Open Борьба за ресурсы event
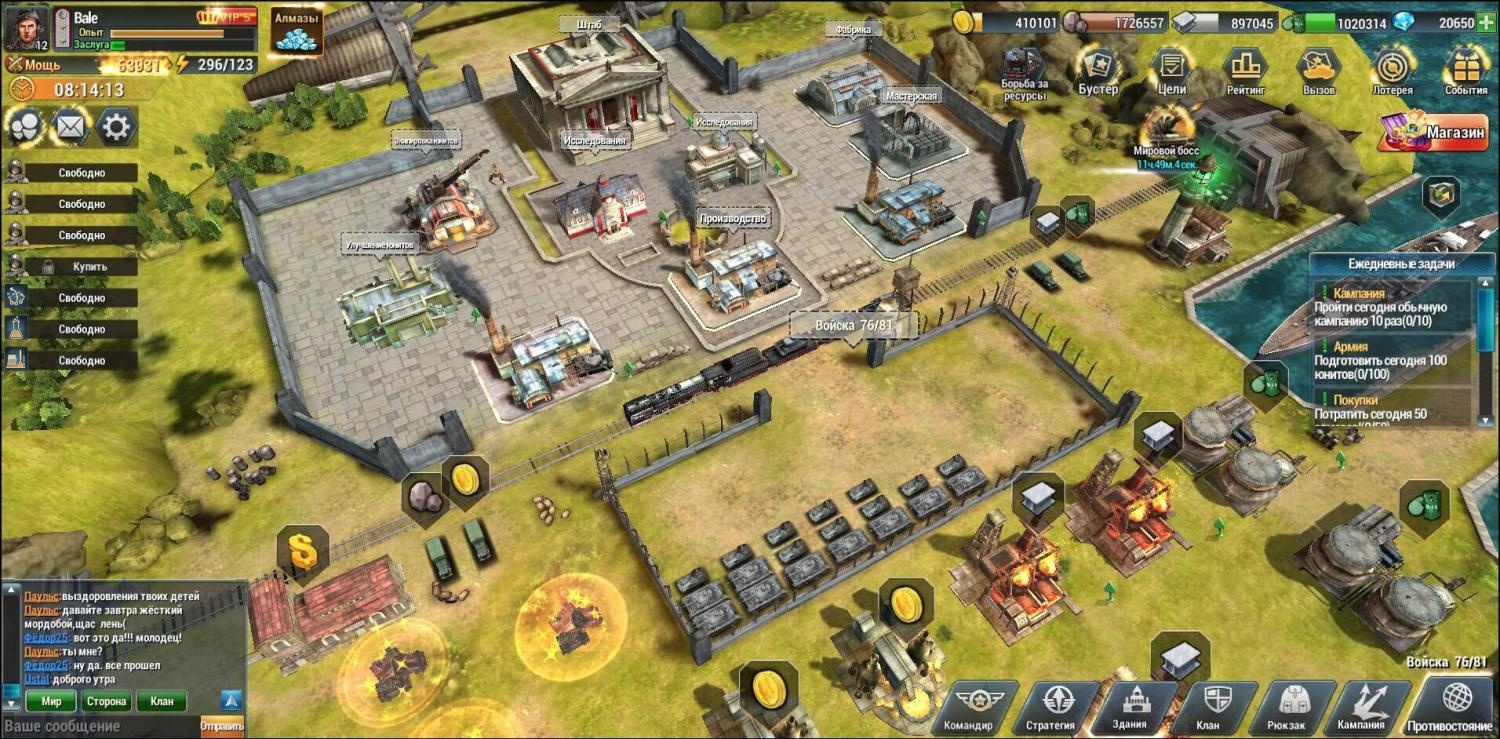Screen dimensions: 1500x739 1025,72
